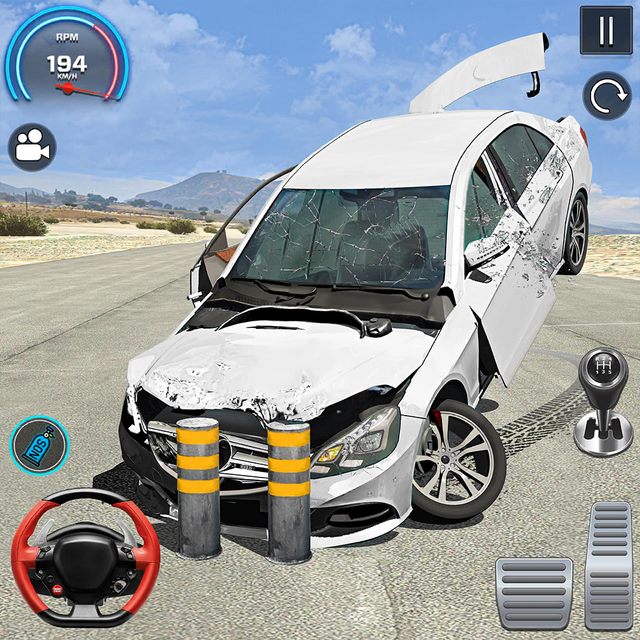
Task: Activate the blue nitro boost button
Action: [x=39, y=444]
